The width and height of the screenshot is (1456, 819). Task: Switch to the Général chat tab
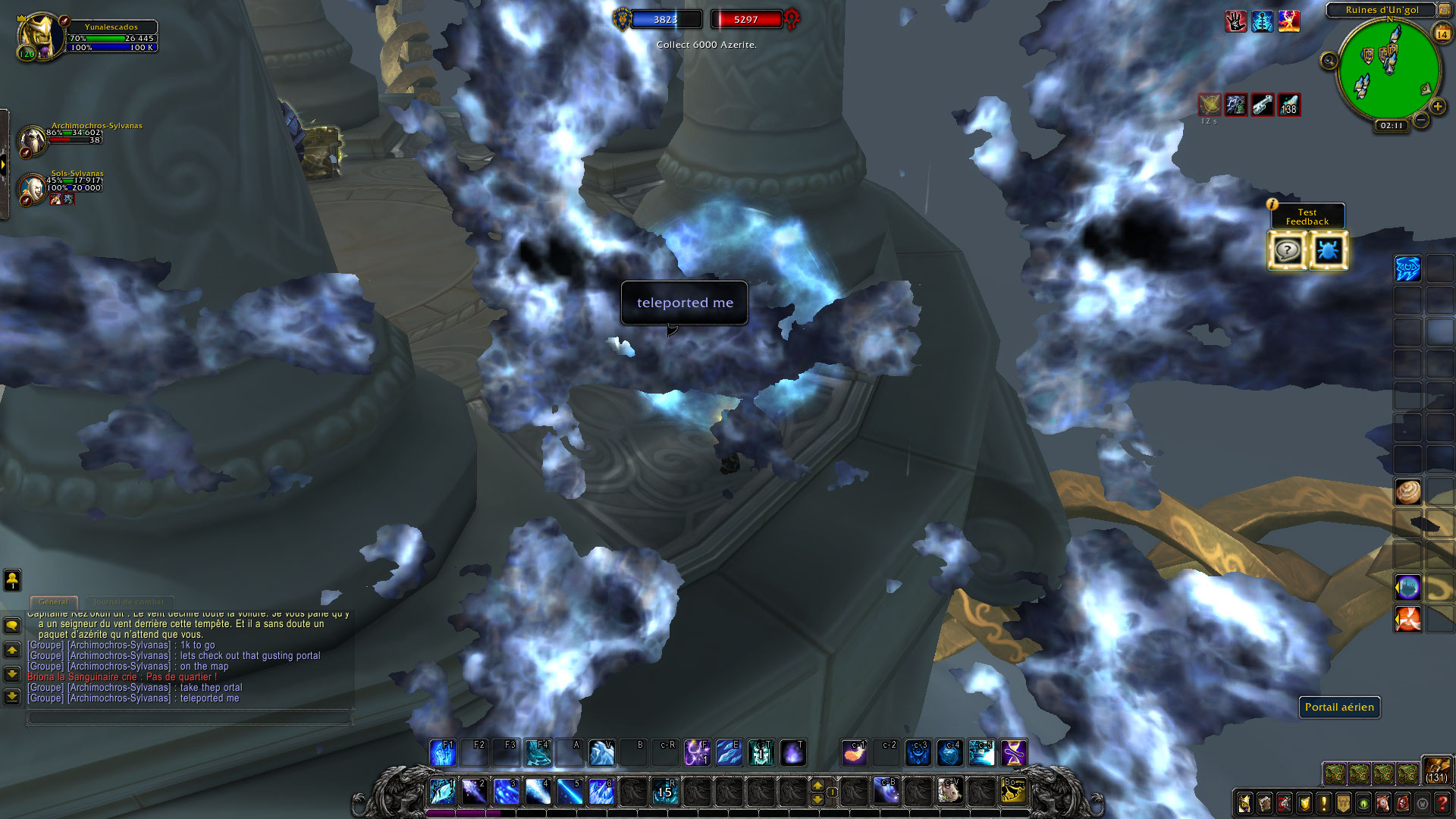(54, 601)
